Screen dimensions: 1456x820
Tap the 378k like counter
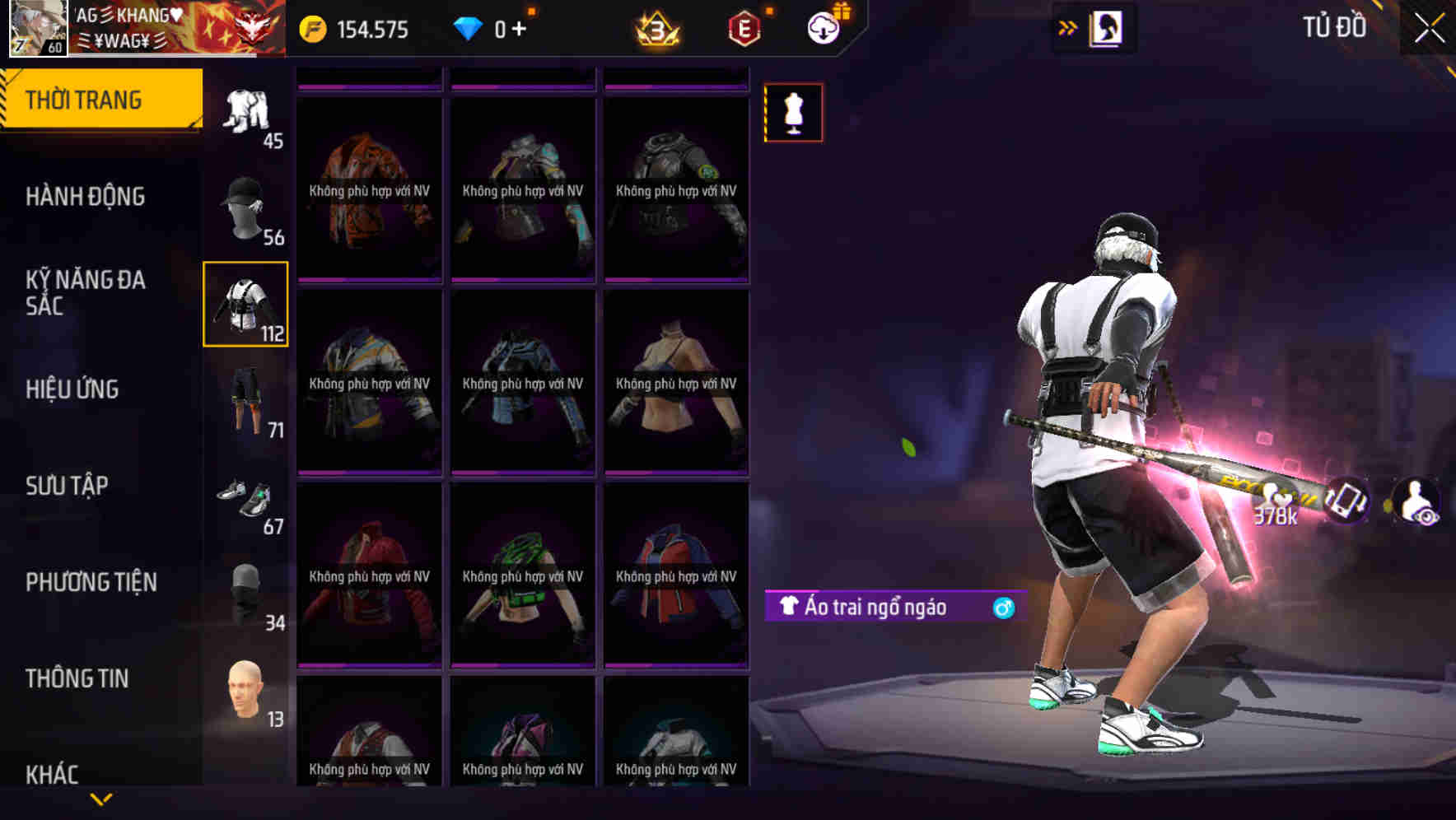1276,515
